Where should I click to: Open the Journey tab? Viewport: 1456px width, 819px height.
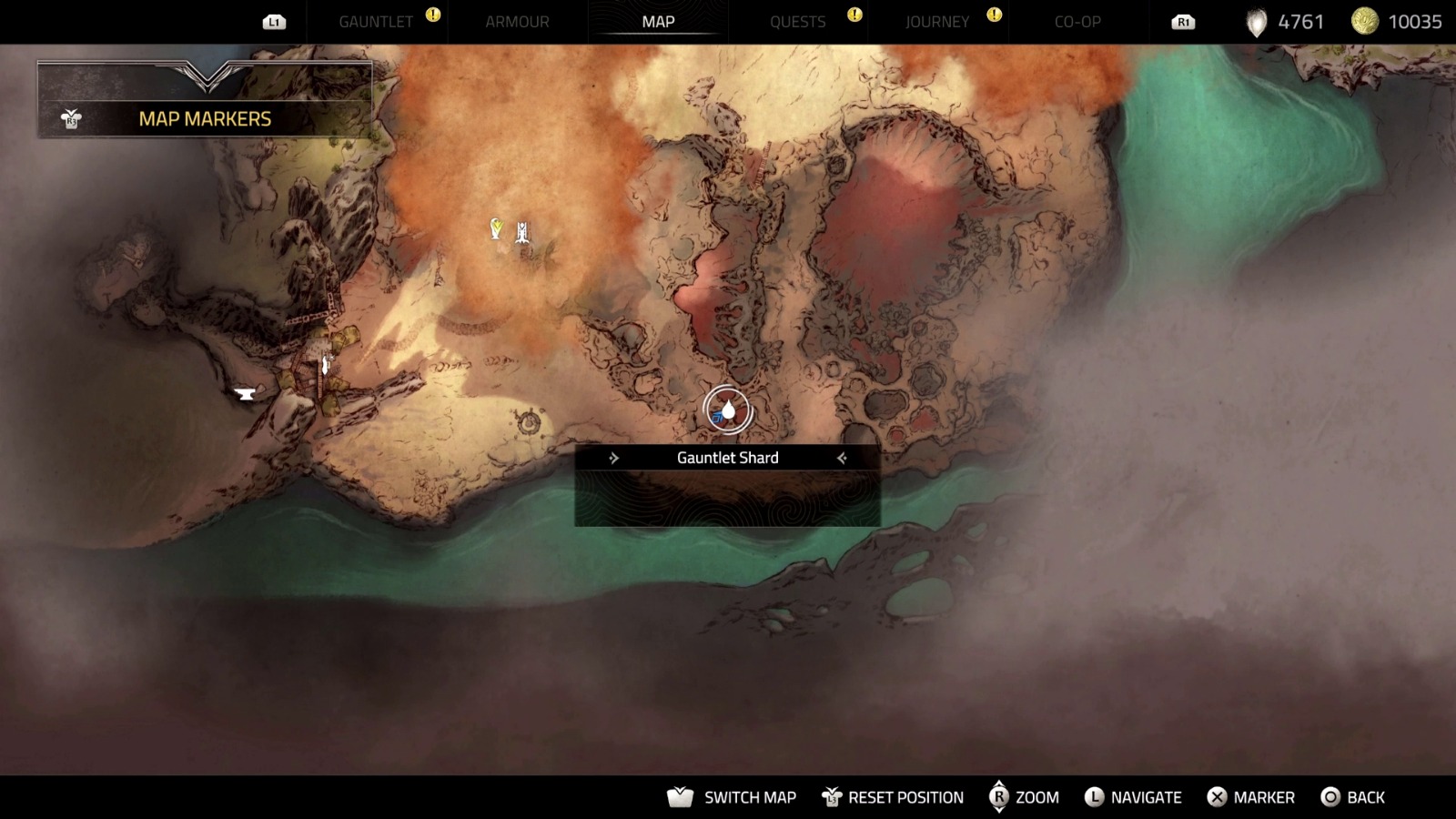tap(937, 22)
